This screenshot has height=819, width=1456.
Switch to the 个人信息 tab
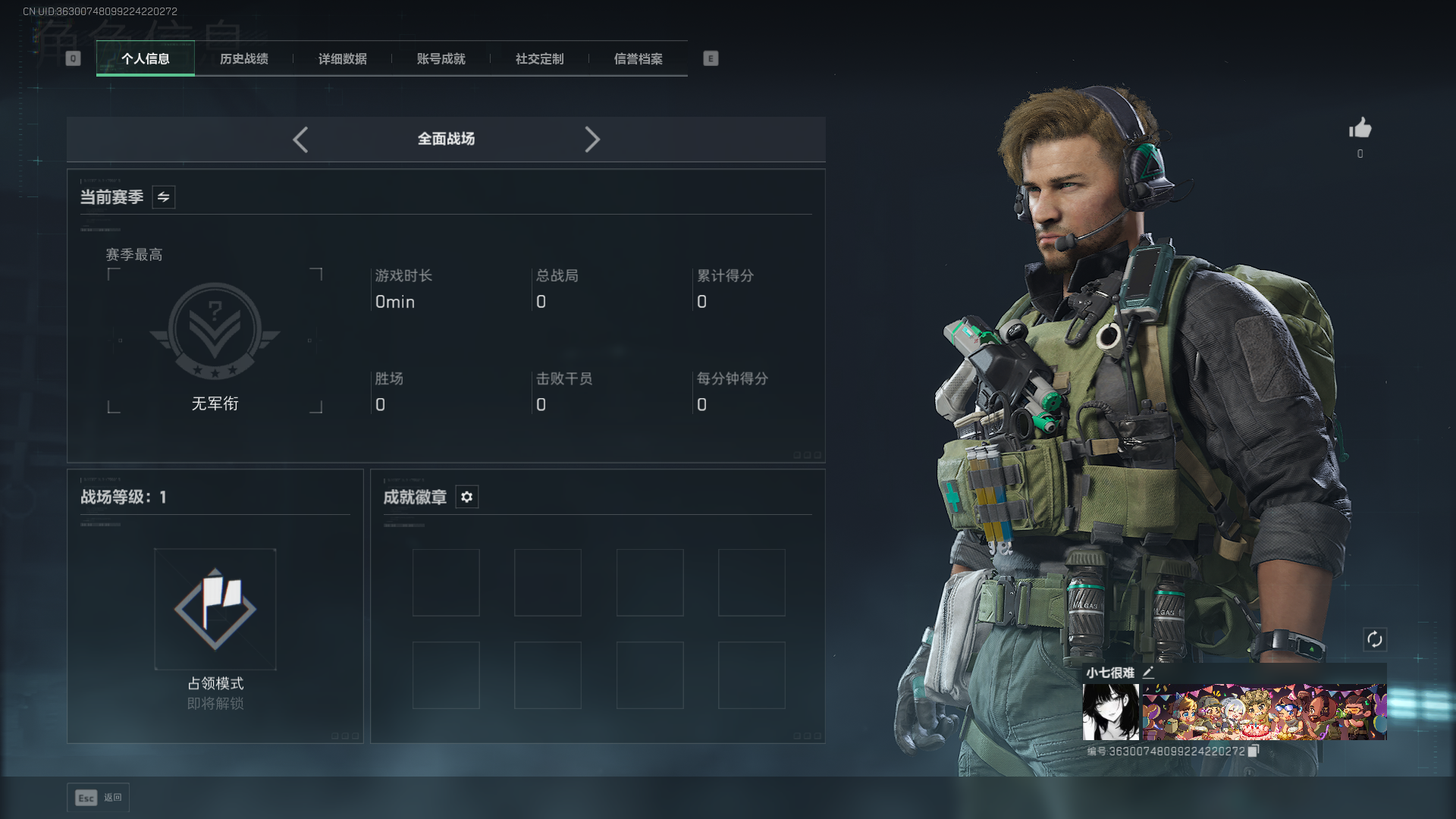pos(145,58)
